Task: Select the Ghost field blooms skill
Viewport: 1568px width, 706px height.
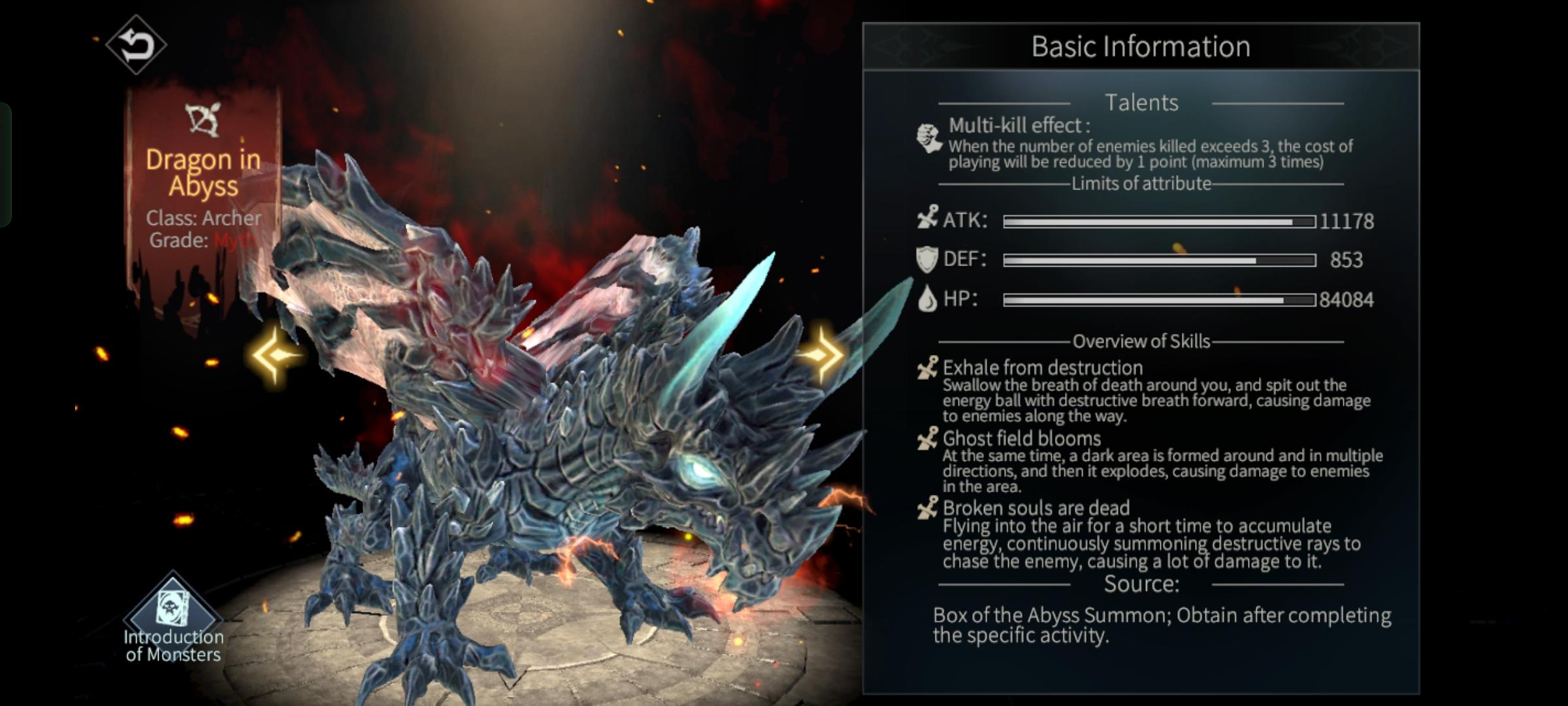Action: [1021, 439]
